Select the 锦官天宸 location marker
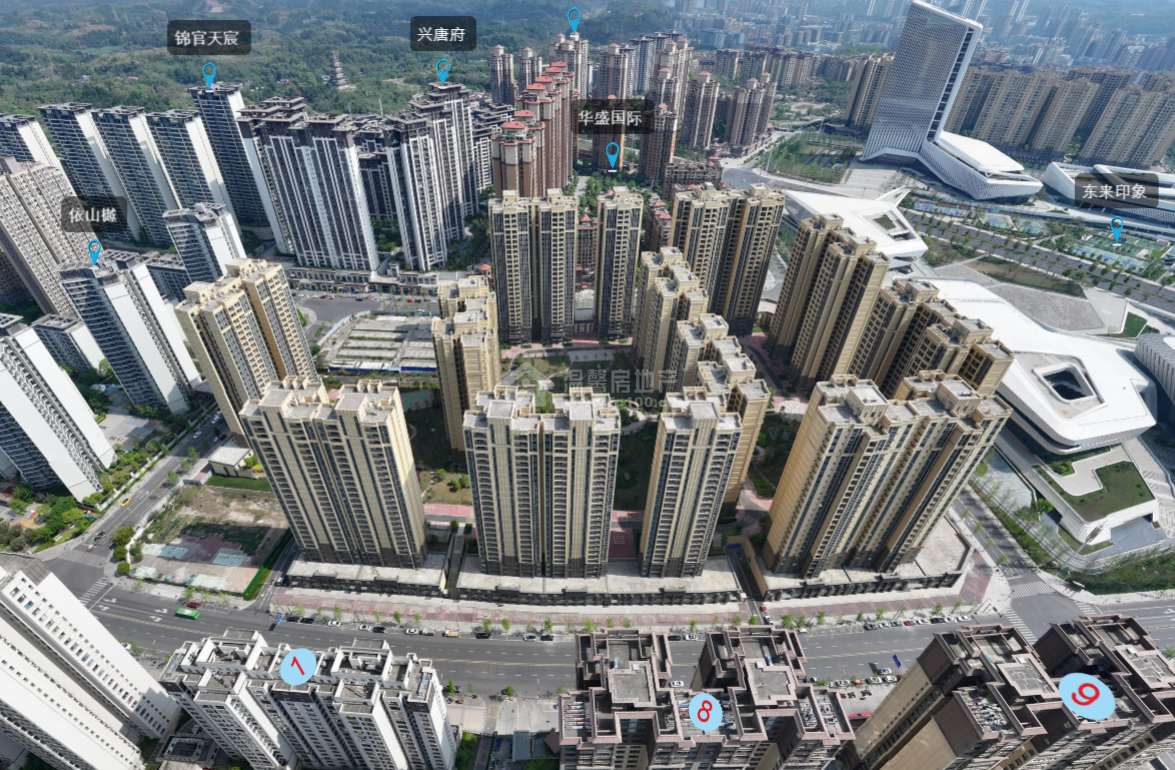The width and height of the screenshot is (1175, 770). click(x=209, y=73)
